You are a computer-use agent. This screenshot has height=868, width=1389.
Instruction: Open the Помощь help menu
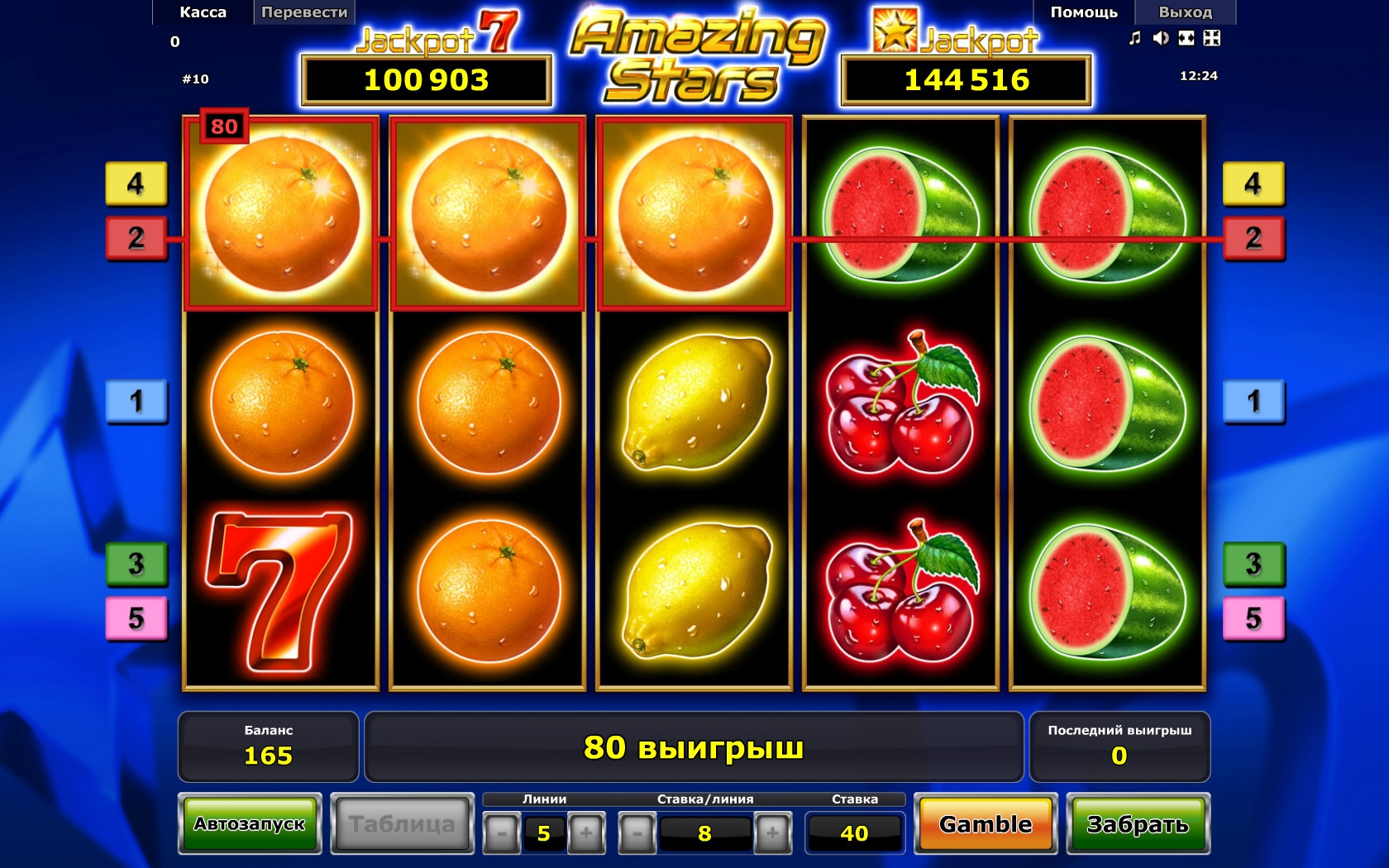(1083, 12)
